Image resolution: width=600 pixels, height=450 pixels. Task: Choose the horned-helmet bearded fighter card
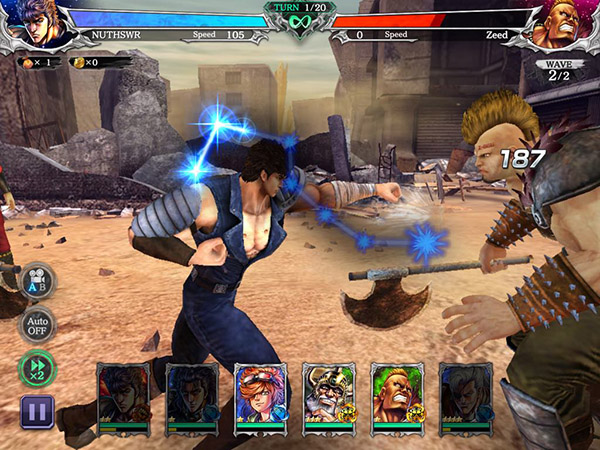[329, 397]
